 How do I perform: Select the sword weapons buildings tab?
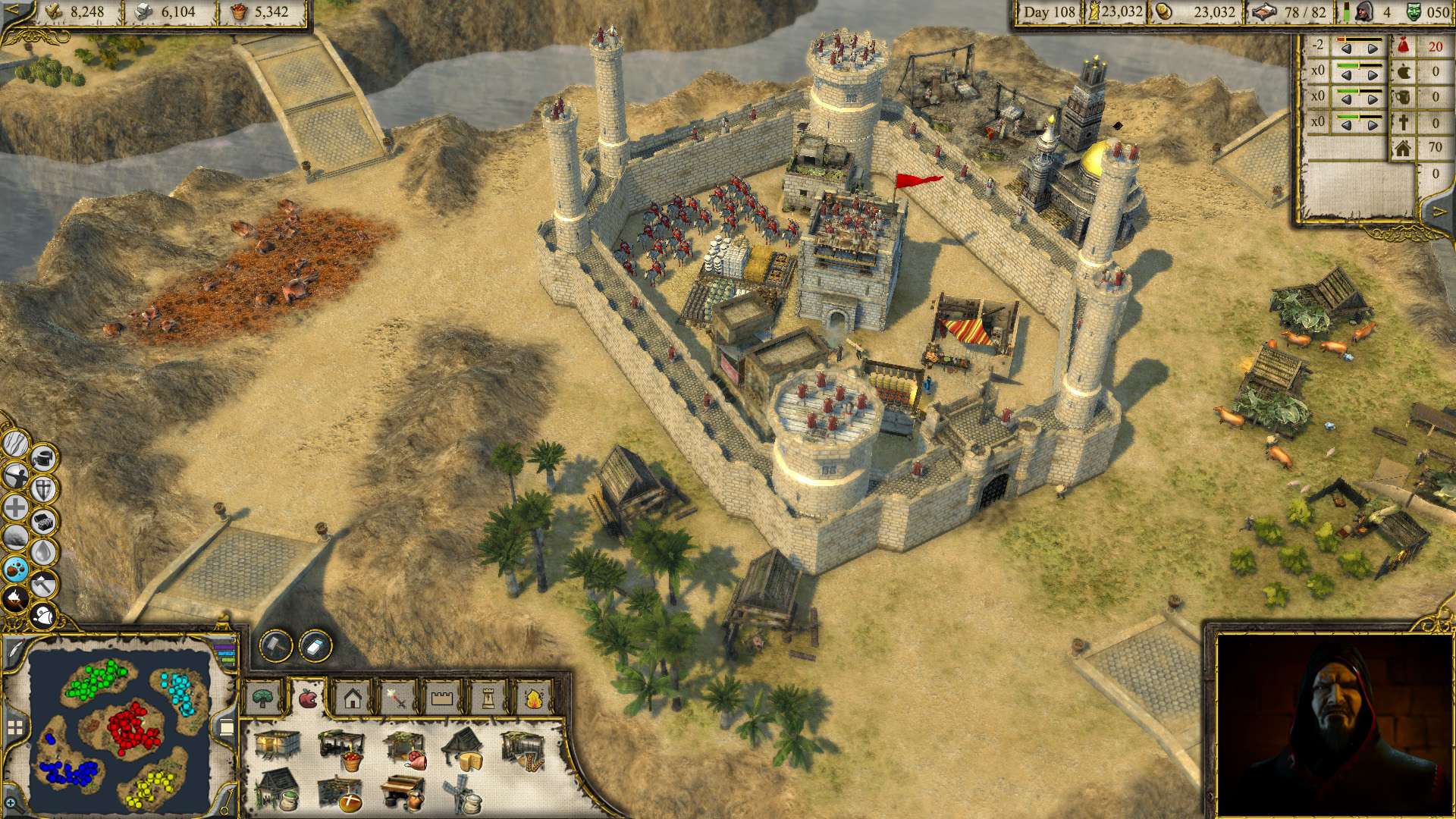397,697
